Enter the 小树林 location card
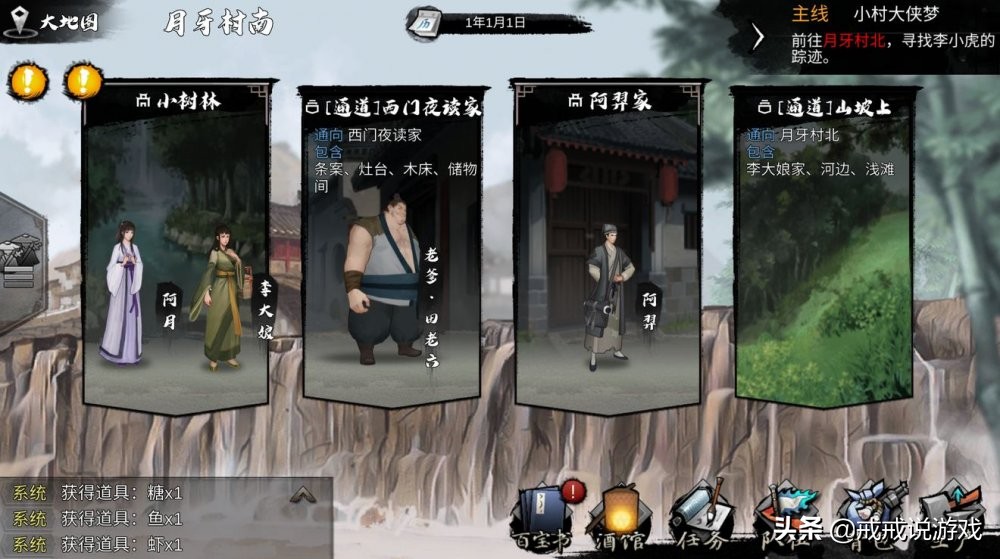This screenshot has height=559, width=1000. pos(177,100)
